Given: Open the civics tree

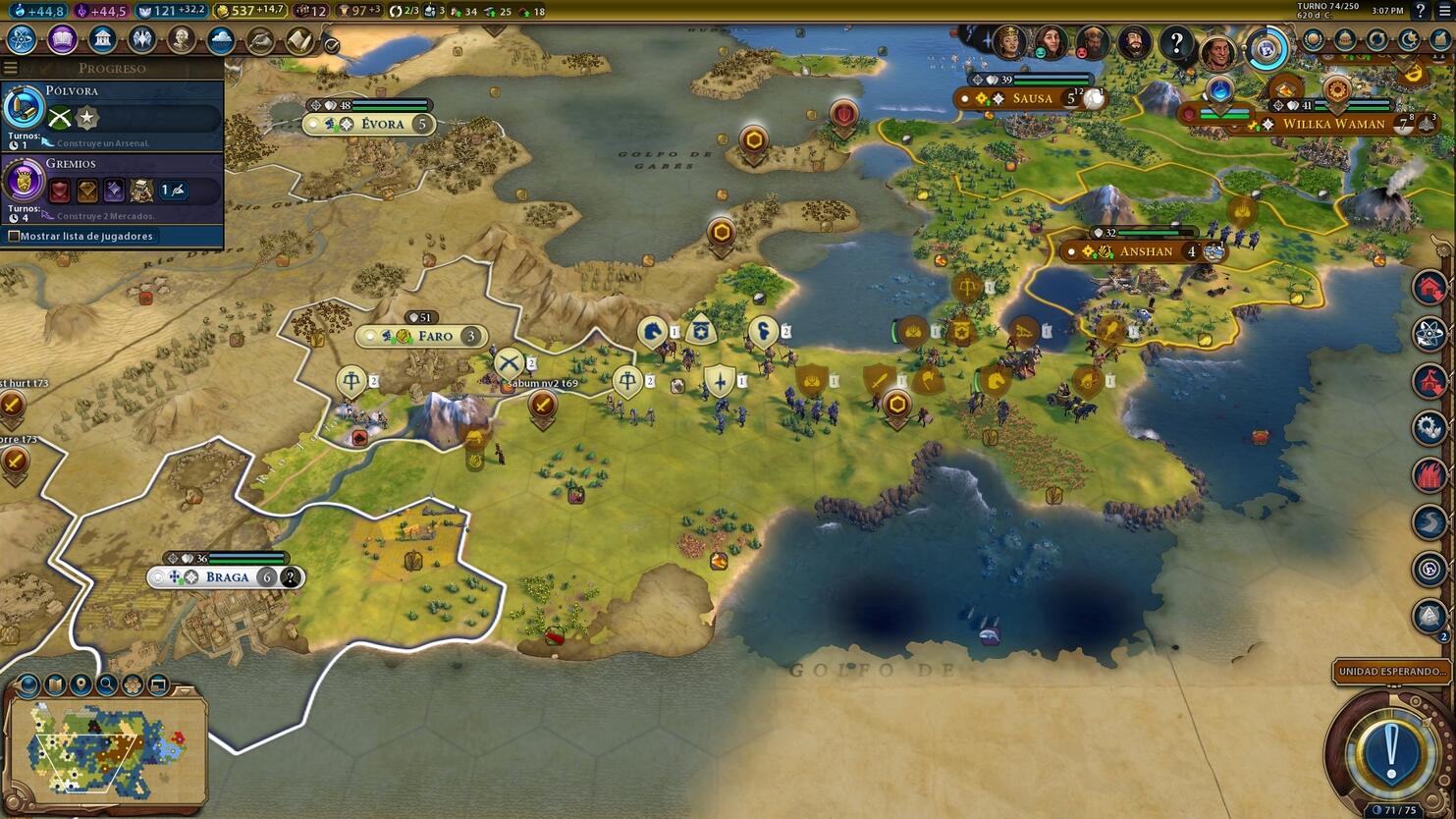Looking at the screenshot, I should 63,39.
